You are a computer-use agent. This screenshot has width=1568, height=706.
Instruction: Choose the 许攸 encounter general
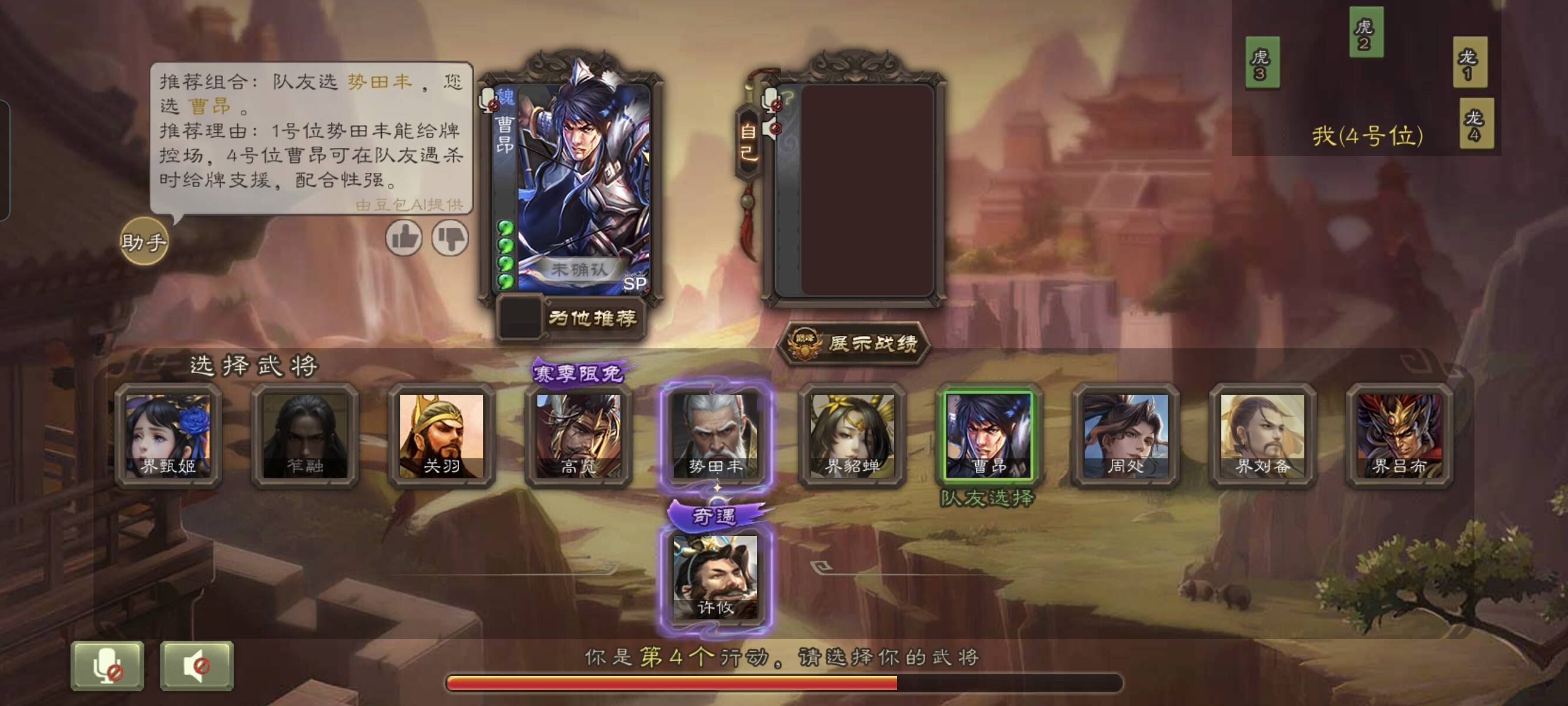[x=715, y=577]
